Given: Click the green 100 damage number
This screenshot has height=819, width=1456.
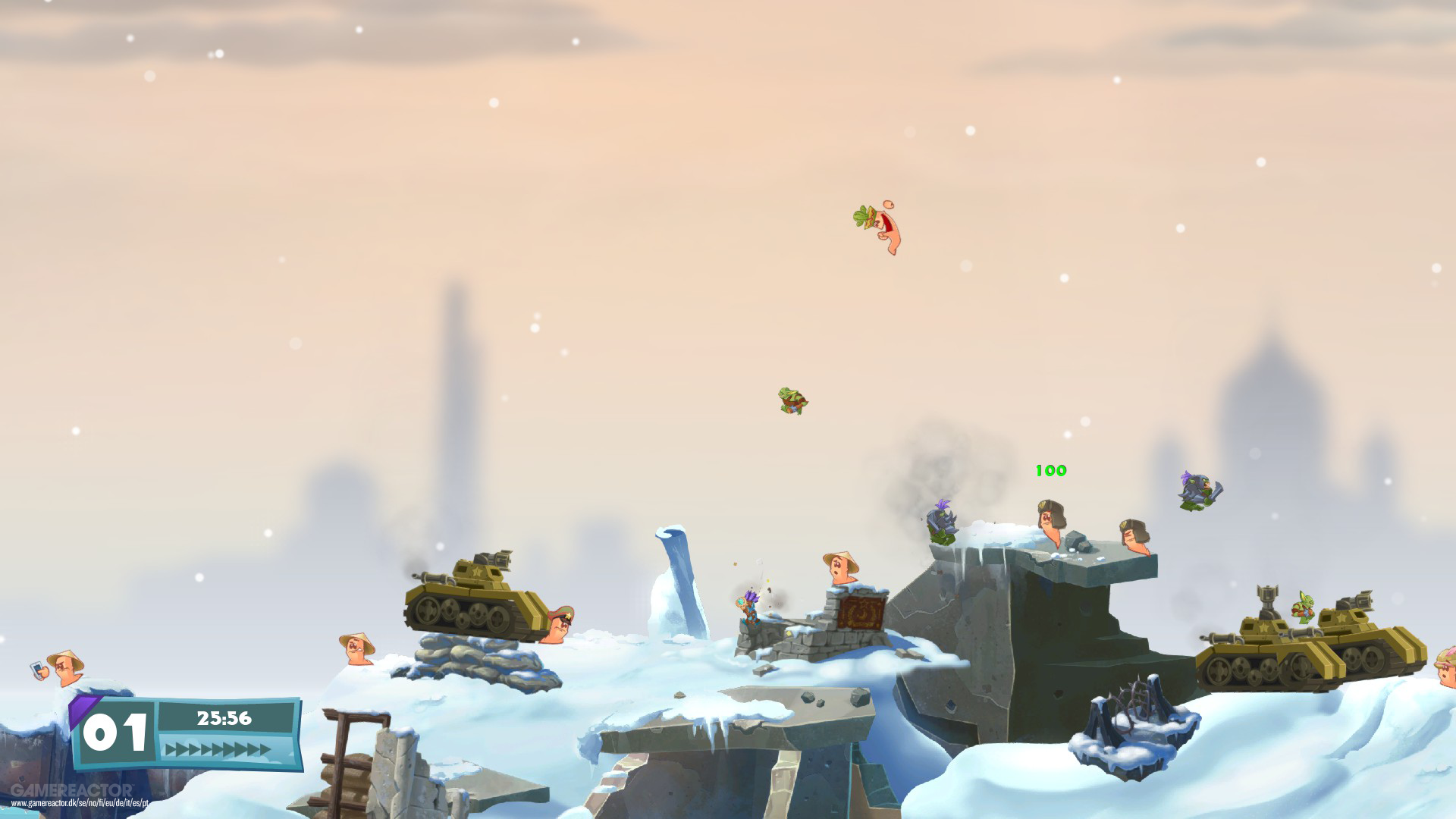Looking at the screenshot, I should [1050, 470].
